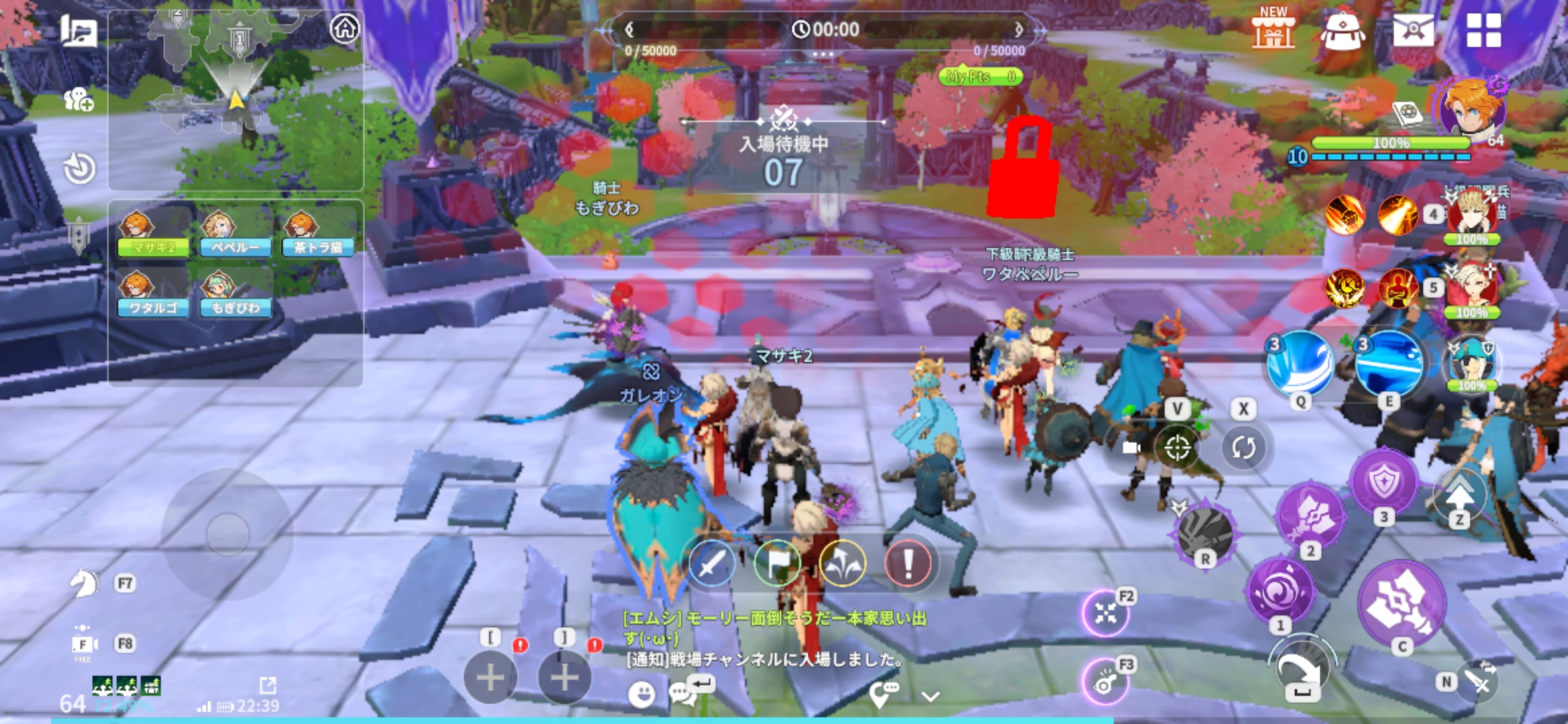Viewport: 1568px width, 724px height.
Task: Open the mail envelope
Action: (x=1413, y=31)
